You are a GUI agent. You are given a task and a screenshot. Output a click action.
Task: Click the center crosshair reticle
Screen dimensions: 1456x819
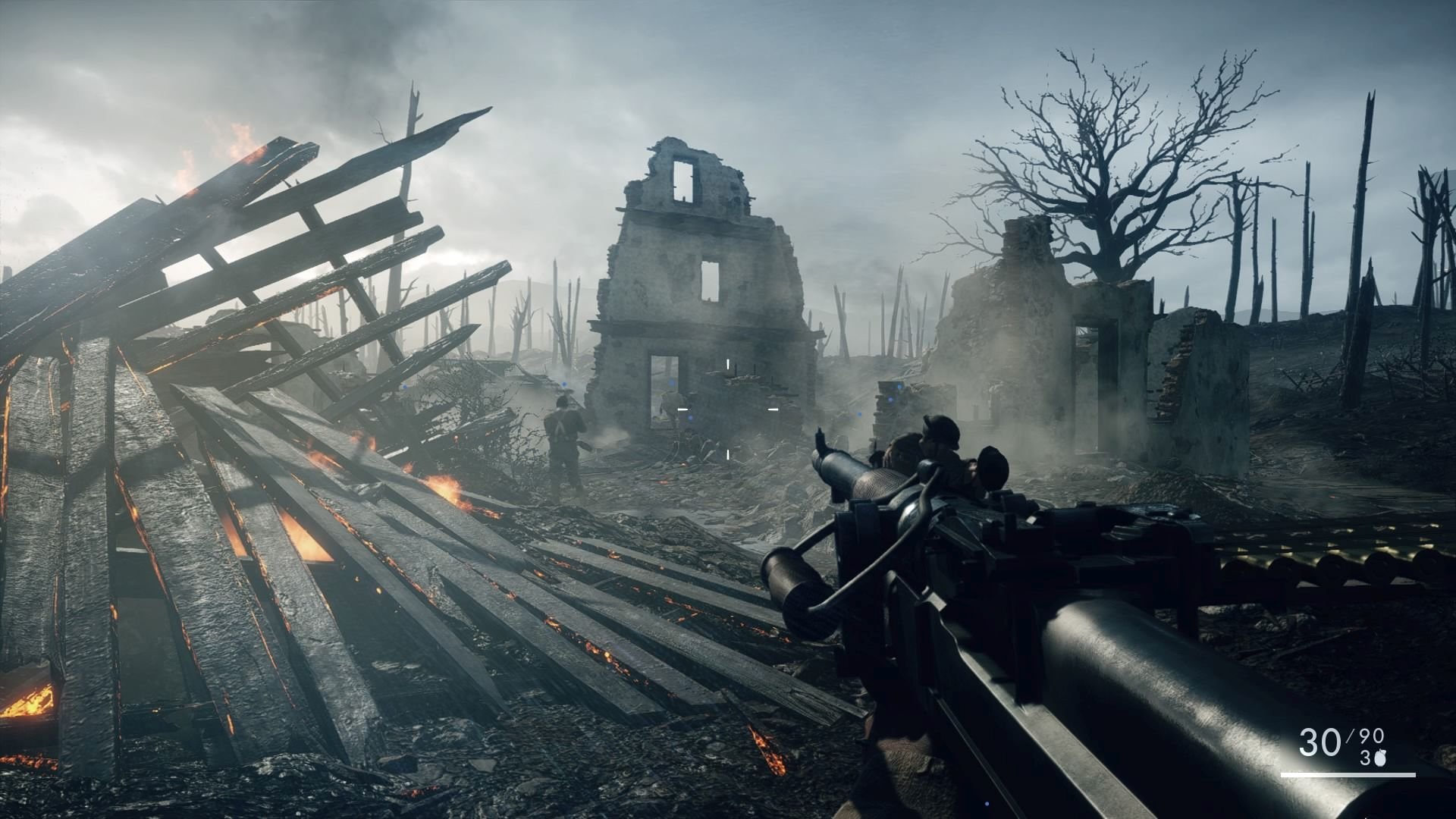pos(728,409)
